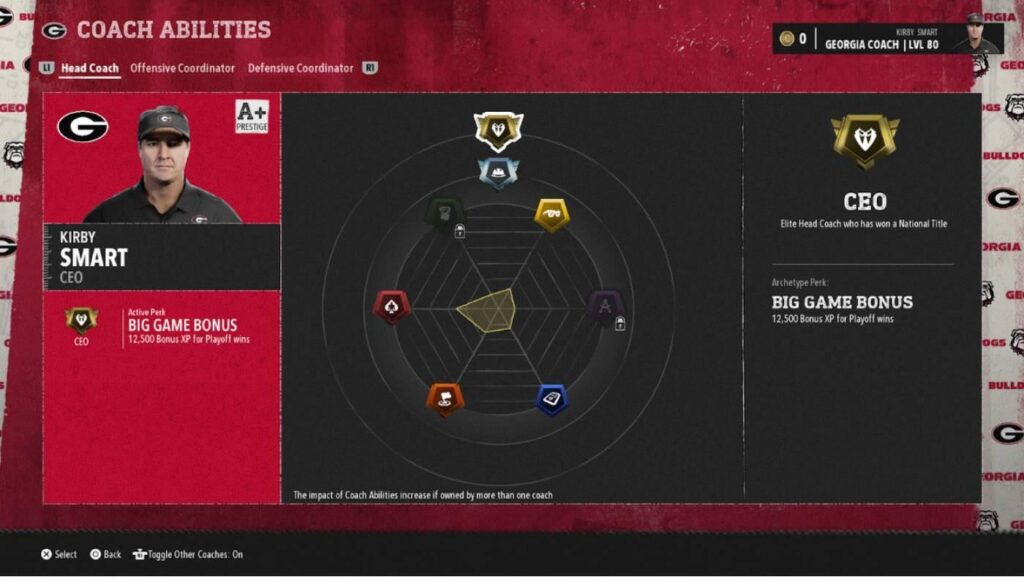The image size is (1024, 582).
Task: Select the locked purple compass ability badge
Action: pos(605,306)
